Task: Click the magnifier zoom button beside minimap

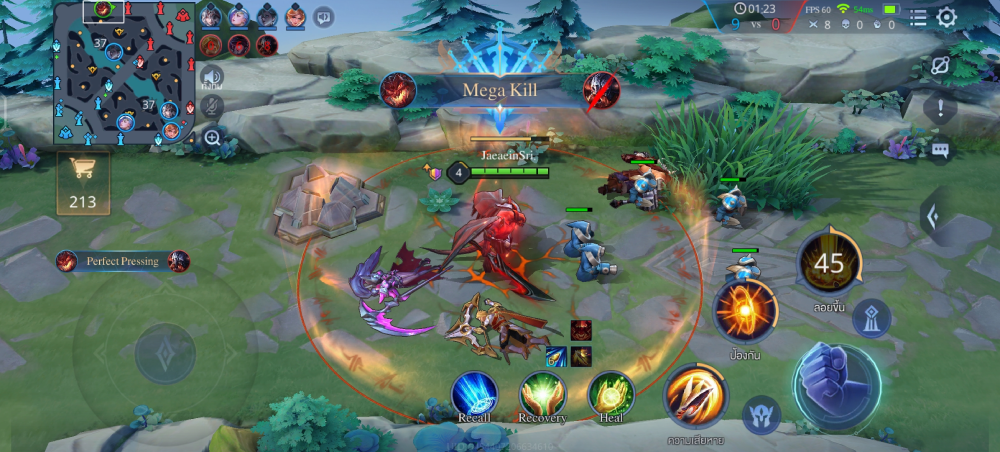Action: (212, 138)
